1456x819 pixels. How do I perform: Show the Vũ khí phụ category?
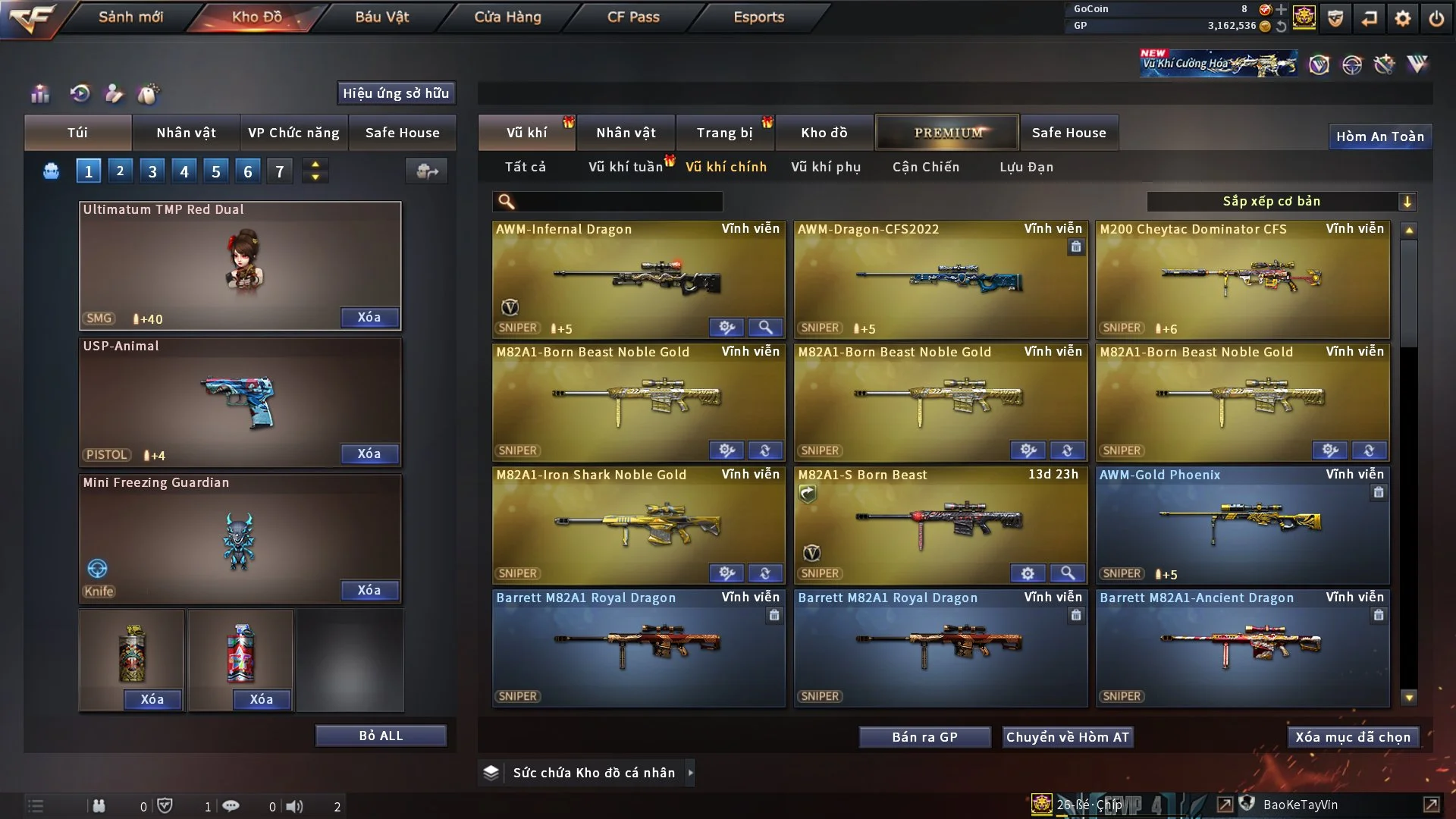(x=825, y=167)
